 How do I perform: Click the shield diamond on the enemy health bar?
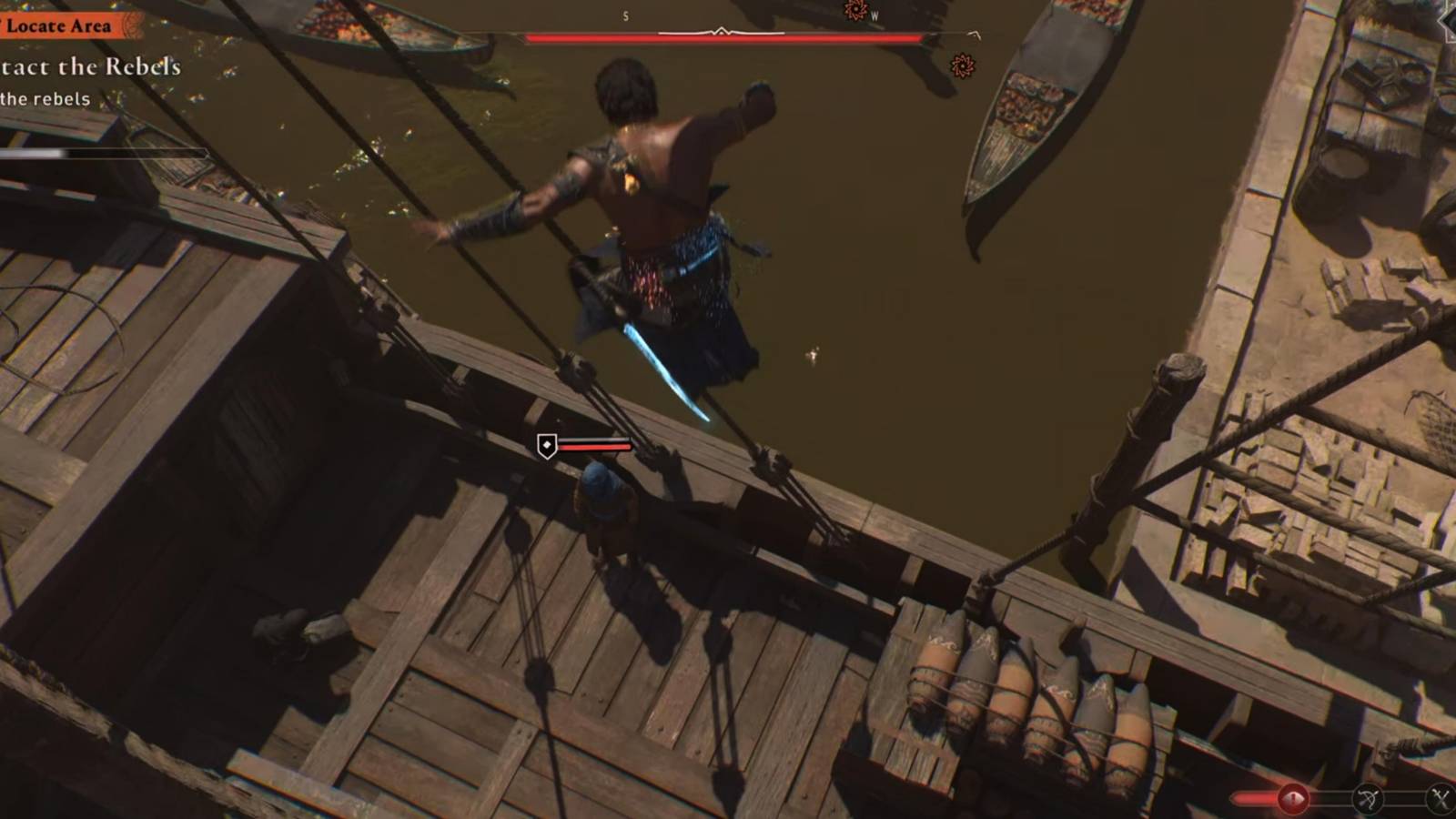point(548,446)
